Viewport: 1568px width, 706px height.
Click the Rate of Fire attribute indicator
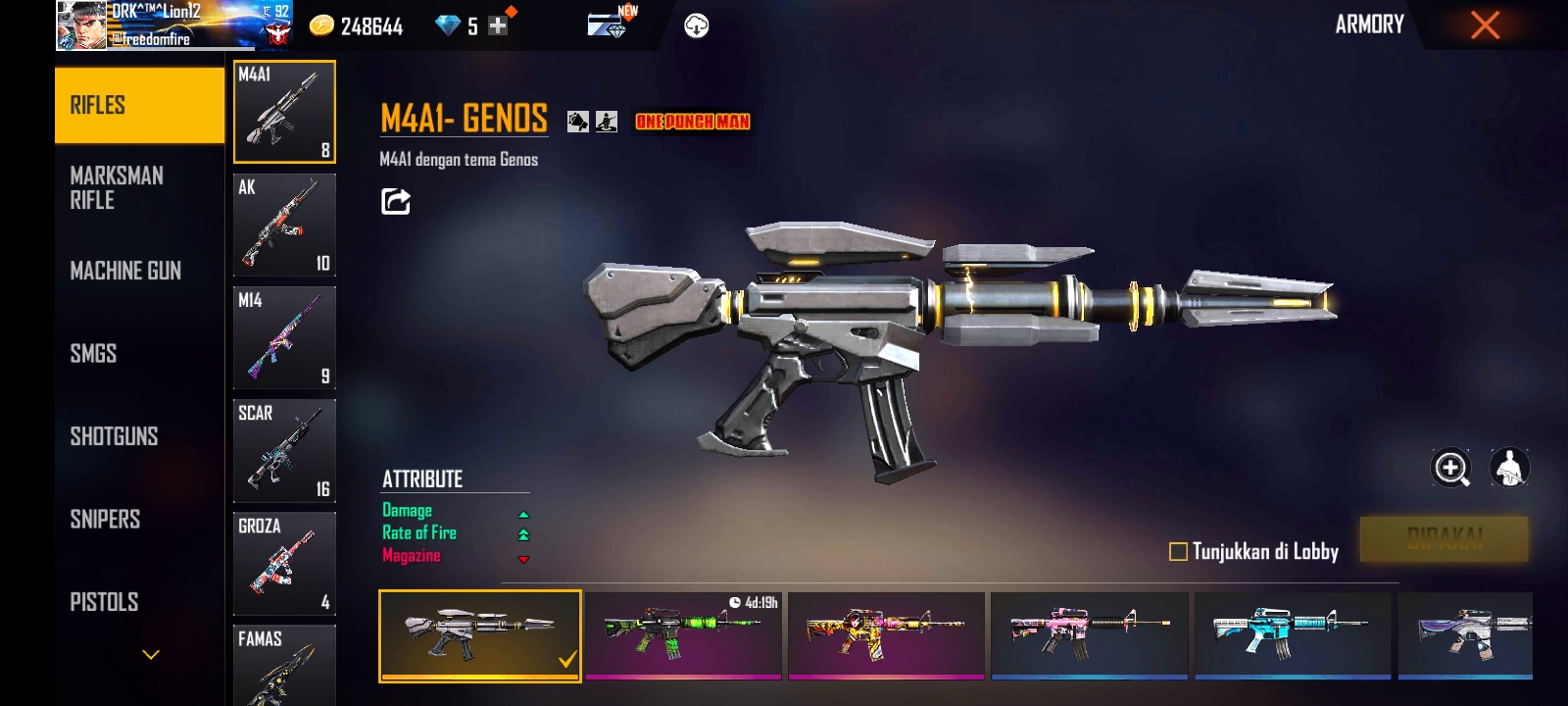tap(525, 532)
